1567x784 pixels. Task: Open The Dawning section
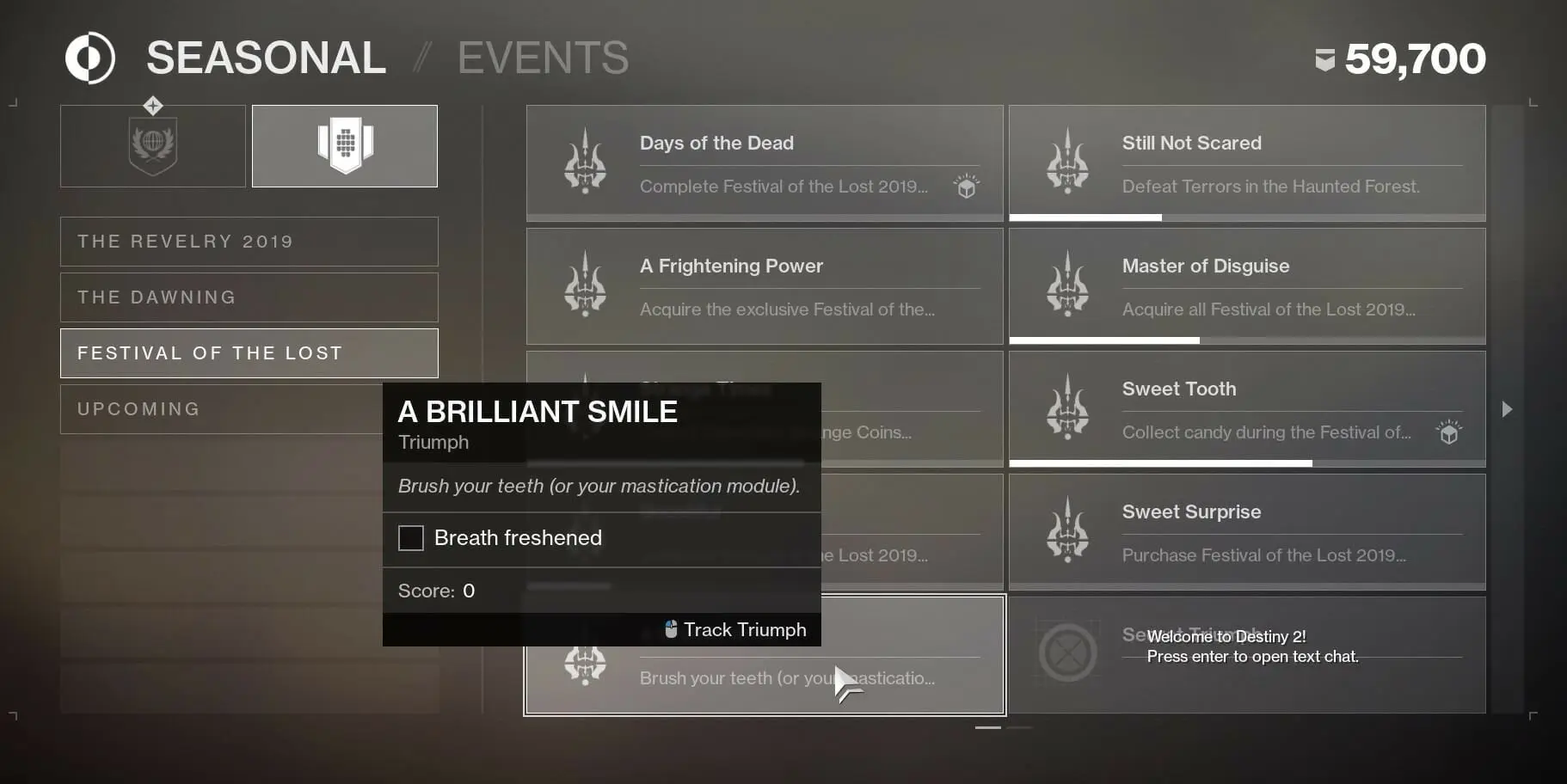pyautogui.click(x=248, y=297)
